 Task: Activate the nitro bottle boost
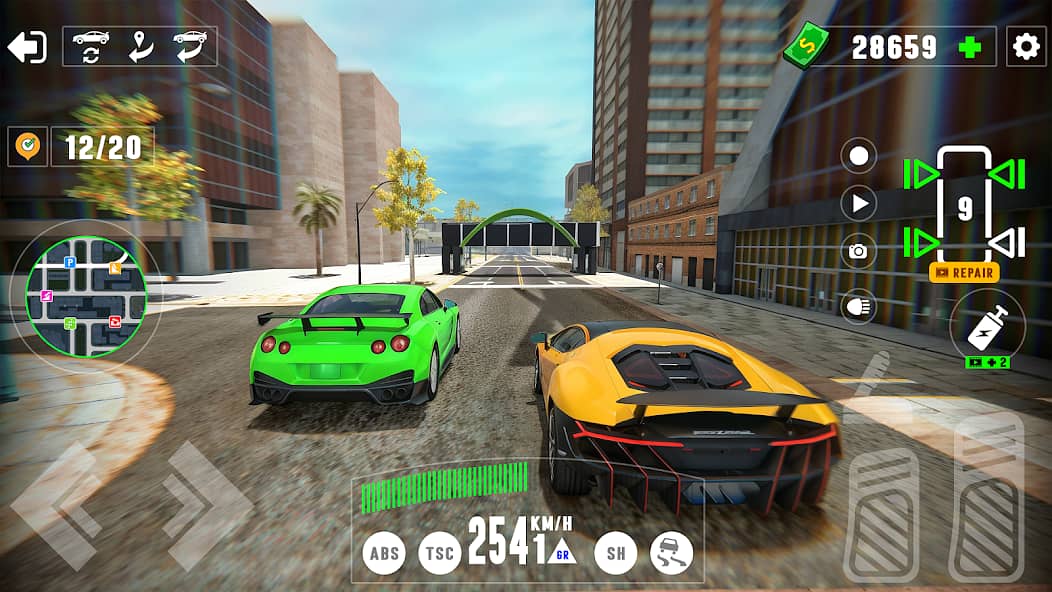[x=986, y=327]
